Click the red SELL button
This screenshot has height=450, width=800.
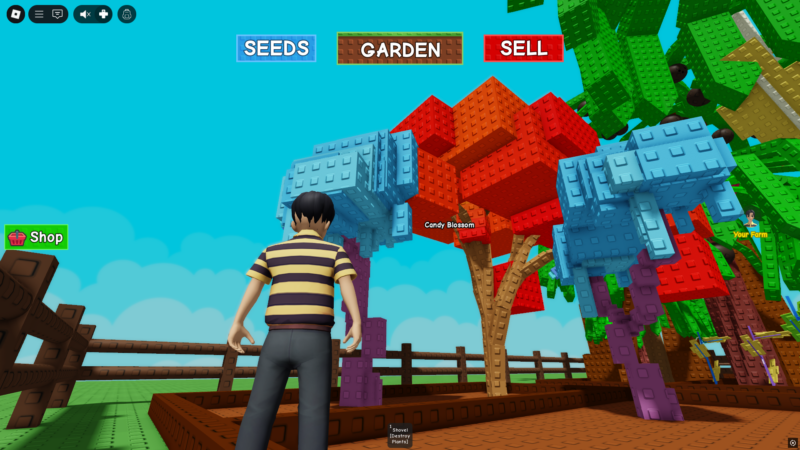click(x=523, y=48)
